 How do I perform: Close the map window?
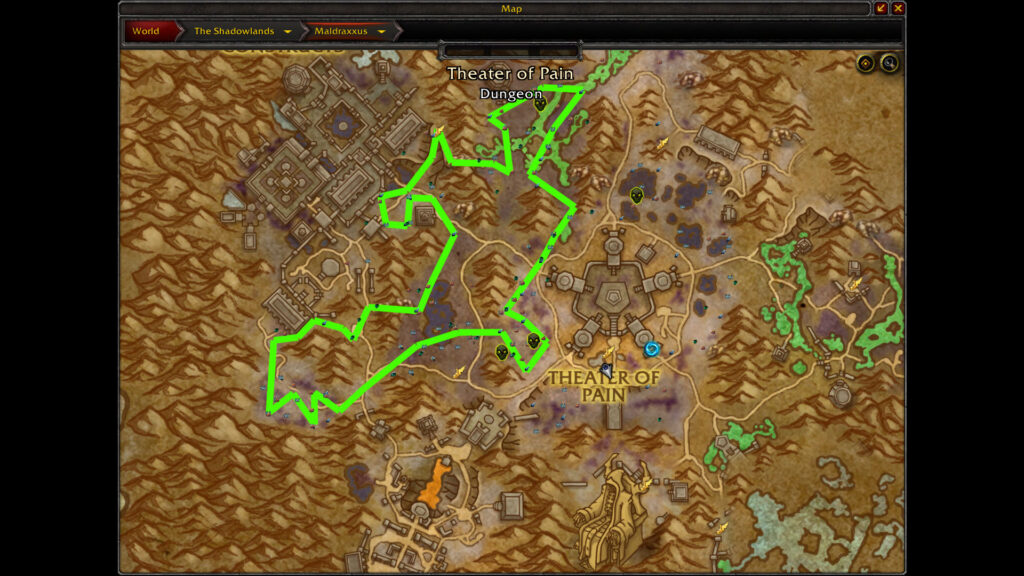pyautogui.click(x=898, y=8)
